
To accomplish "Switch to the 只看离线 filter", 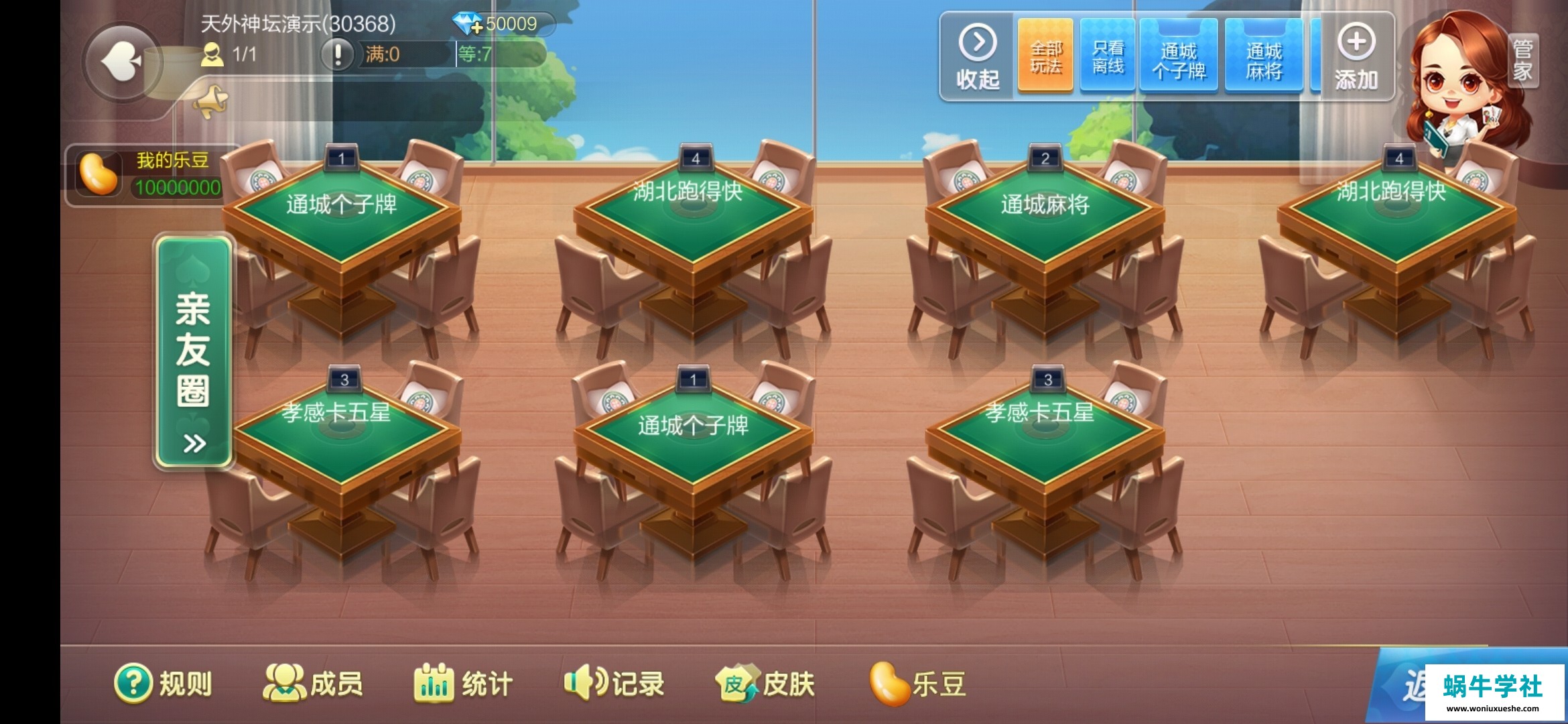I will pyautogui.click(x=1108, y=56).
